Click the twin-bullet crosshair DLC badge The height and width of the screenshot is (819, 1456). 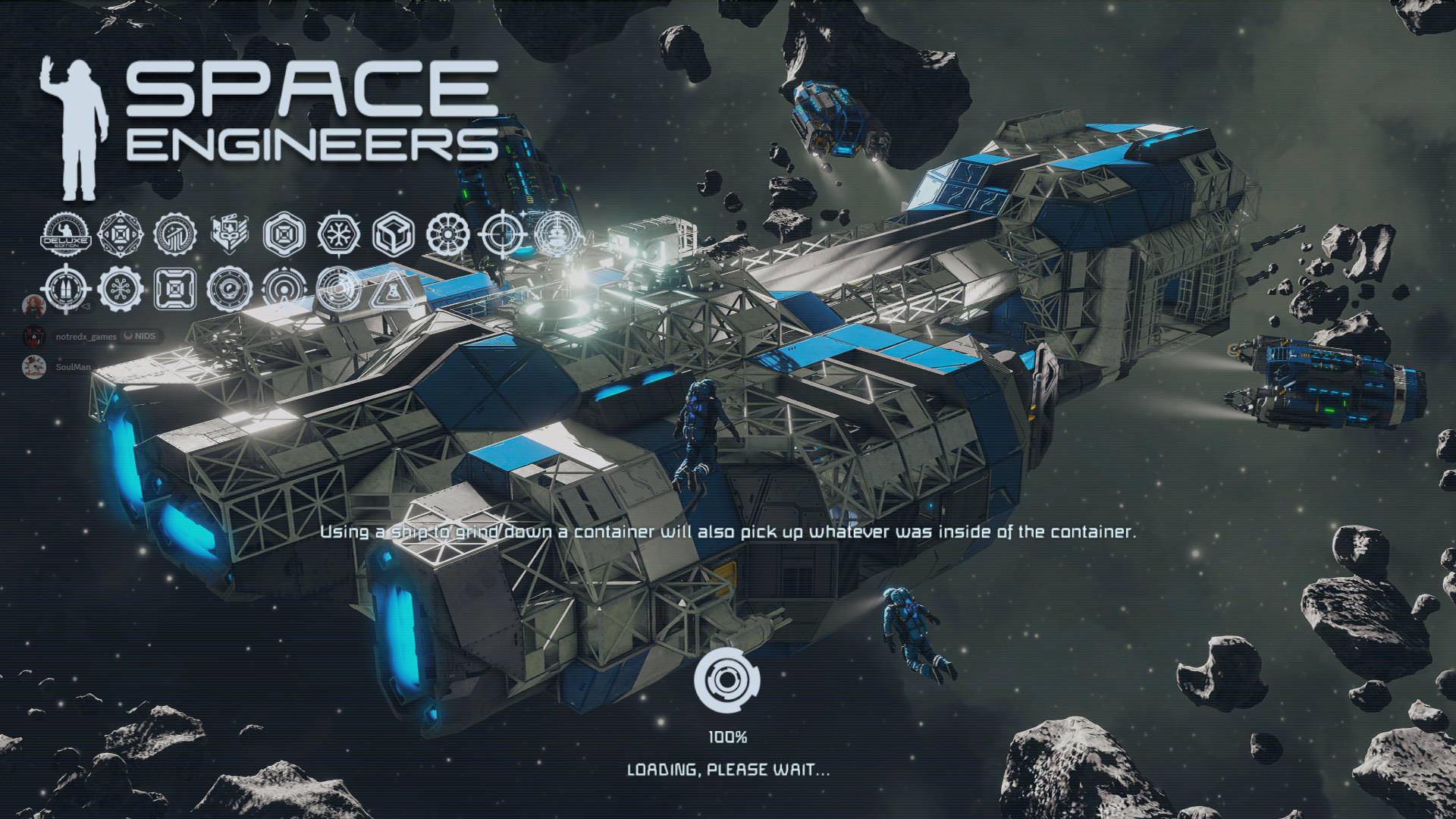pos(66,289)
